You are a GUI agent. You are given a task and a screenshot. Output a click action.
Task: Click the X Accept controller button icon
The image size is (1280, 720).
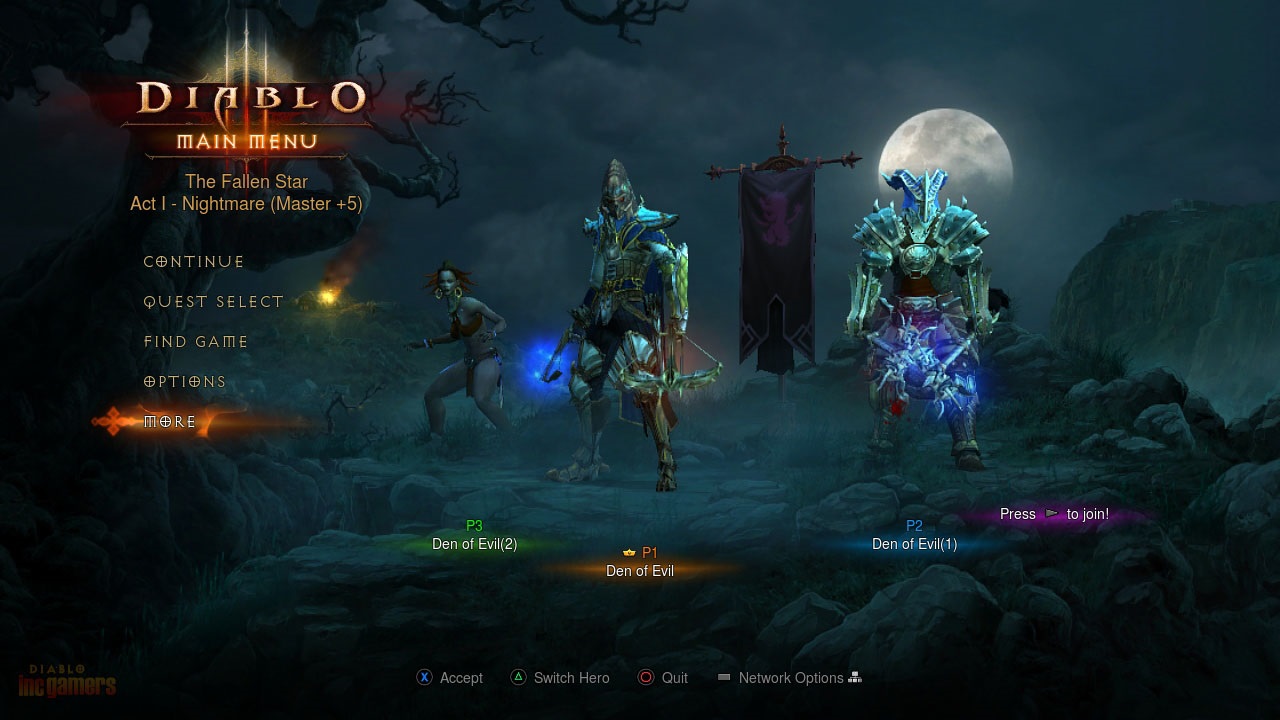click(x=424, y=677)
